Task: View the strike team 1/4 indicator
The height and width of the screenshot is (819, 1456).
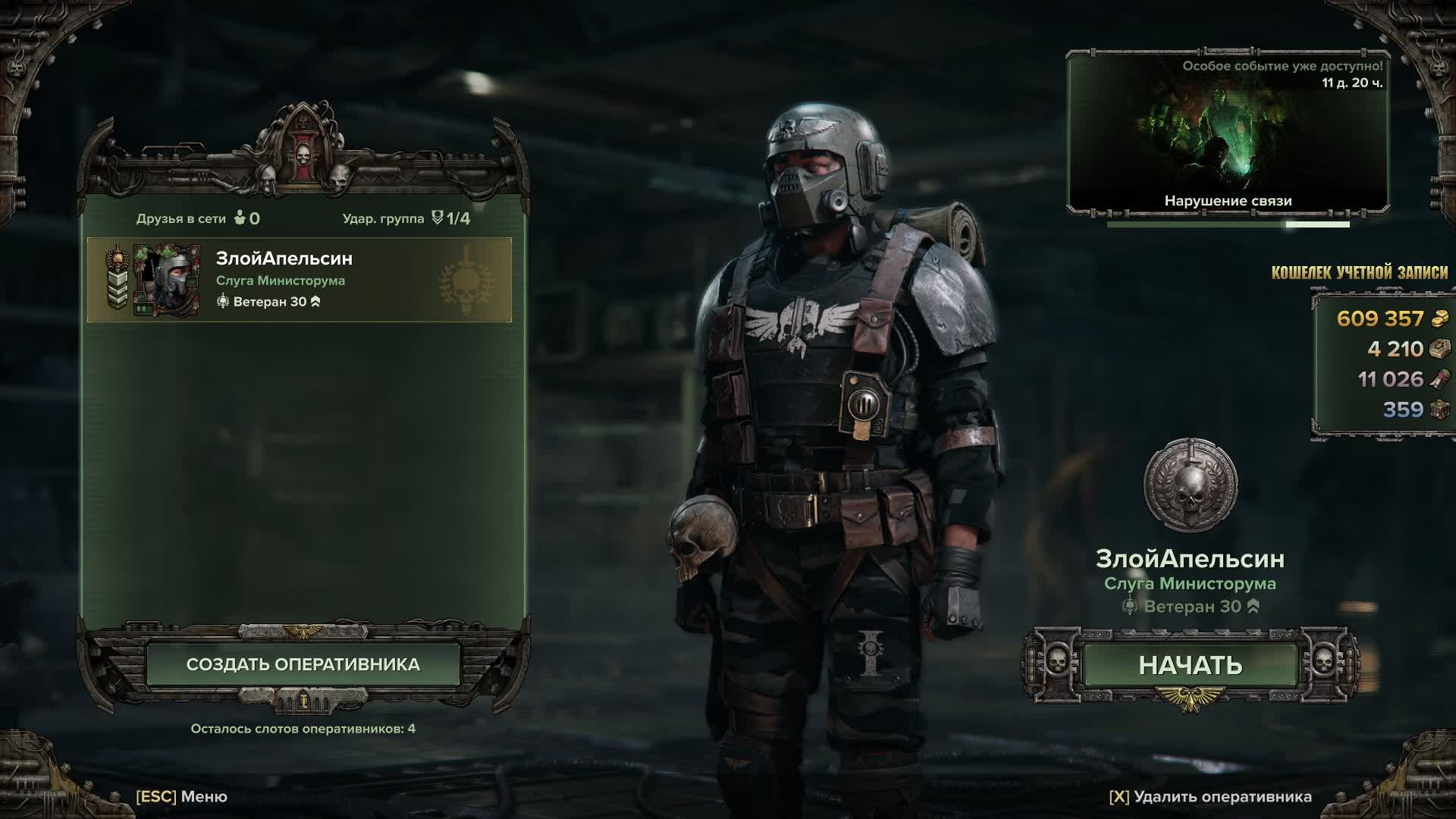Action: [x=406, y=218]
